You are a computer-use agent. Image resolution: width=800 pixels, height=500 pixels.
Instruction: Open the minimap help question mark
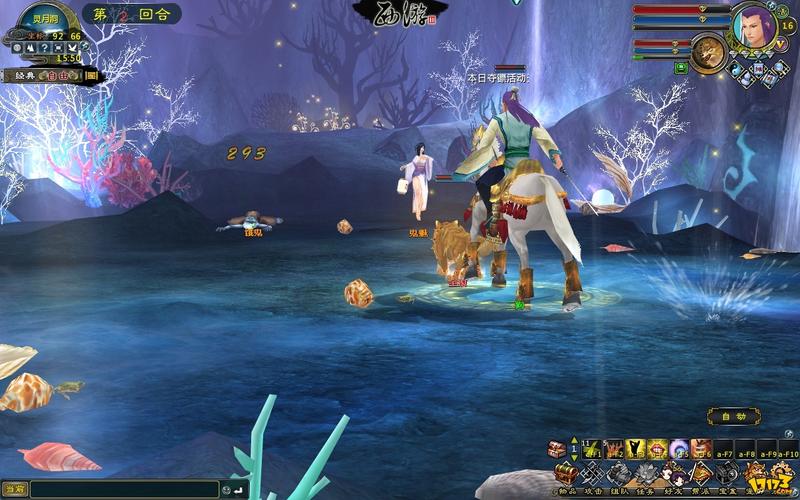tap(46, 48)
